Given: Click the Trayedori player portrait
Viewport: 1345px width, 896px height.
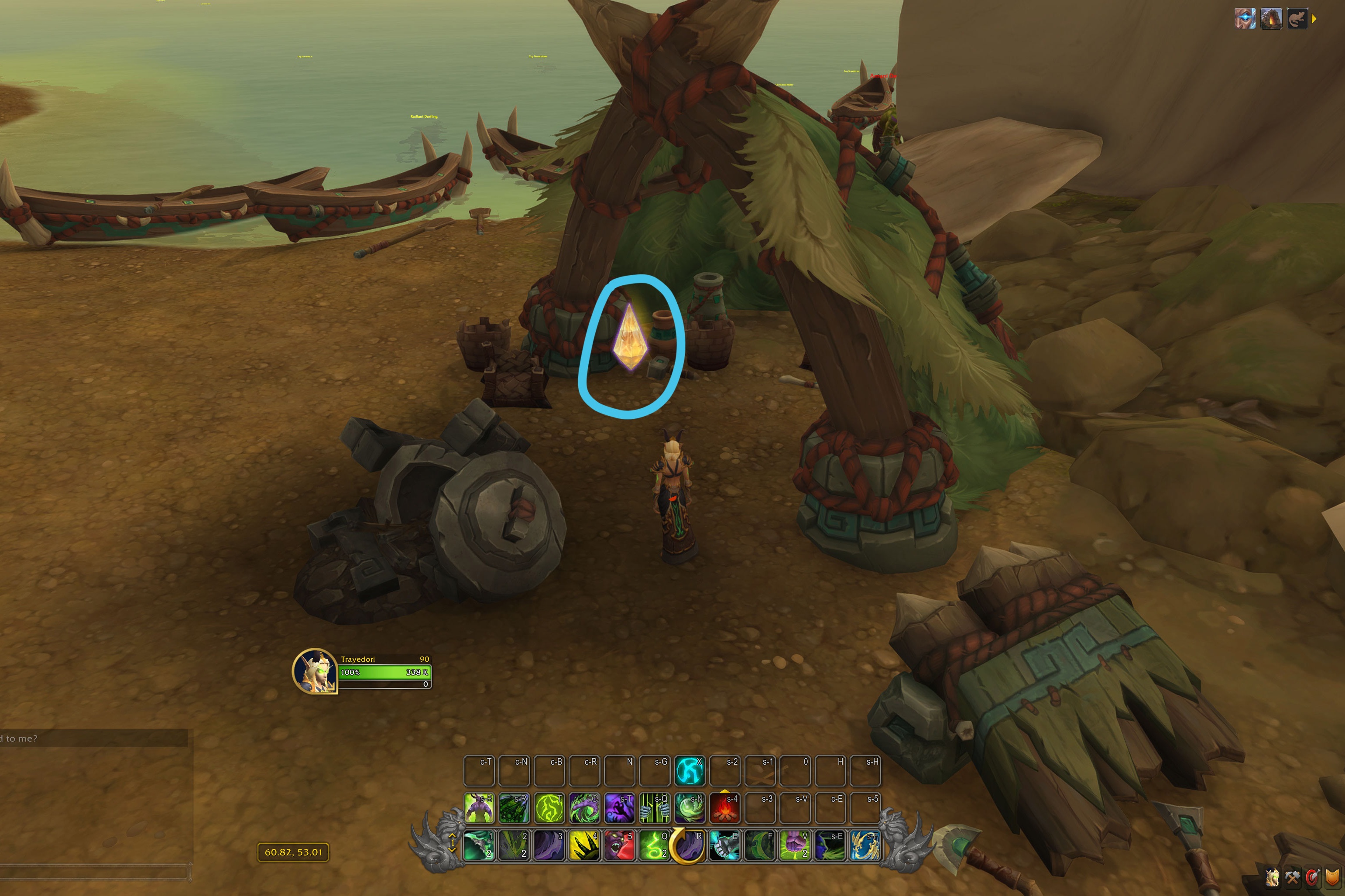Looking at the screenshot, I should point(314,671).
